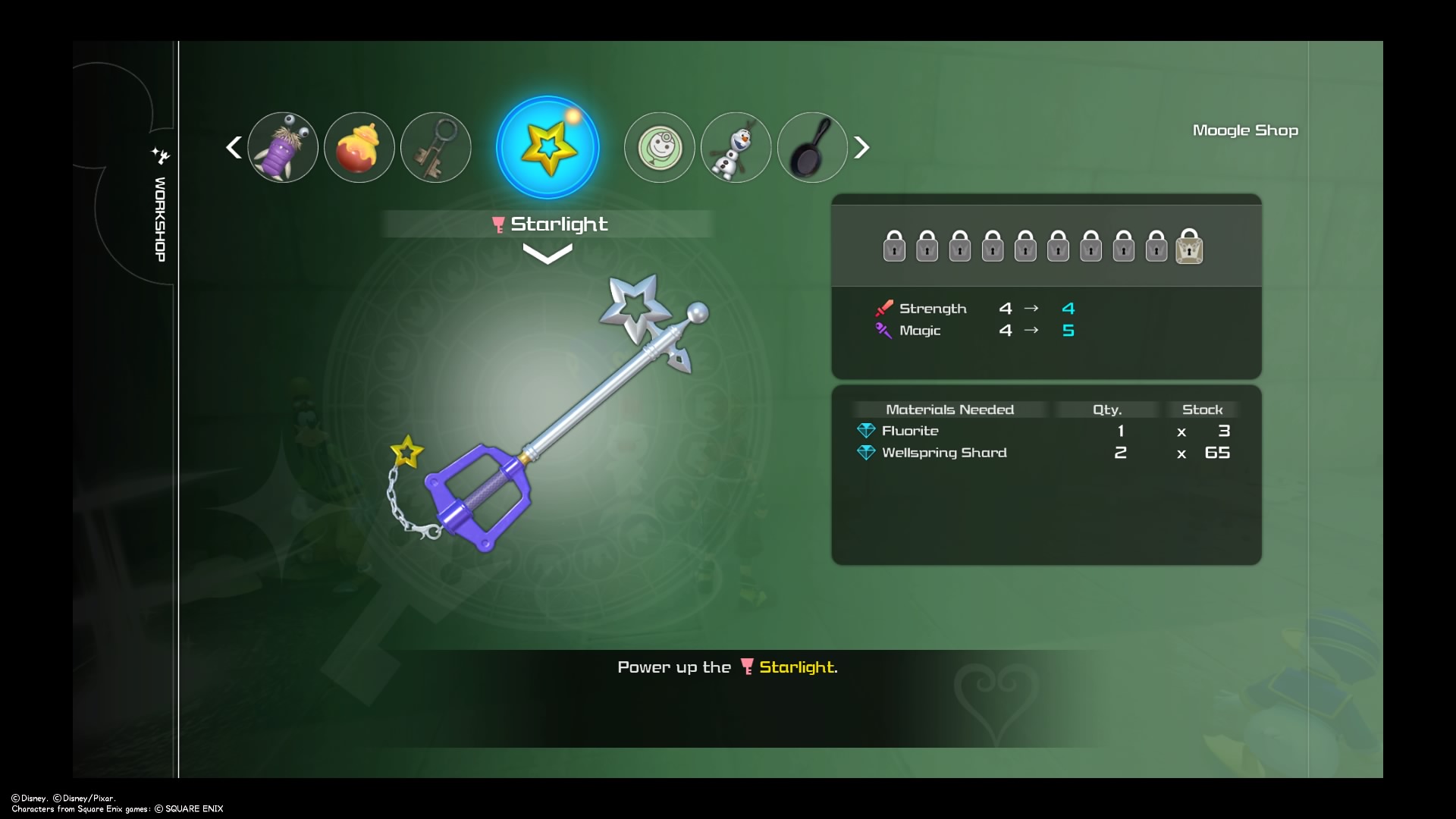This screenshot has height=819, width=1456.
Task: Expand the chevron below Starlight name
Action: tap(548, 255)
